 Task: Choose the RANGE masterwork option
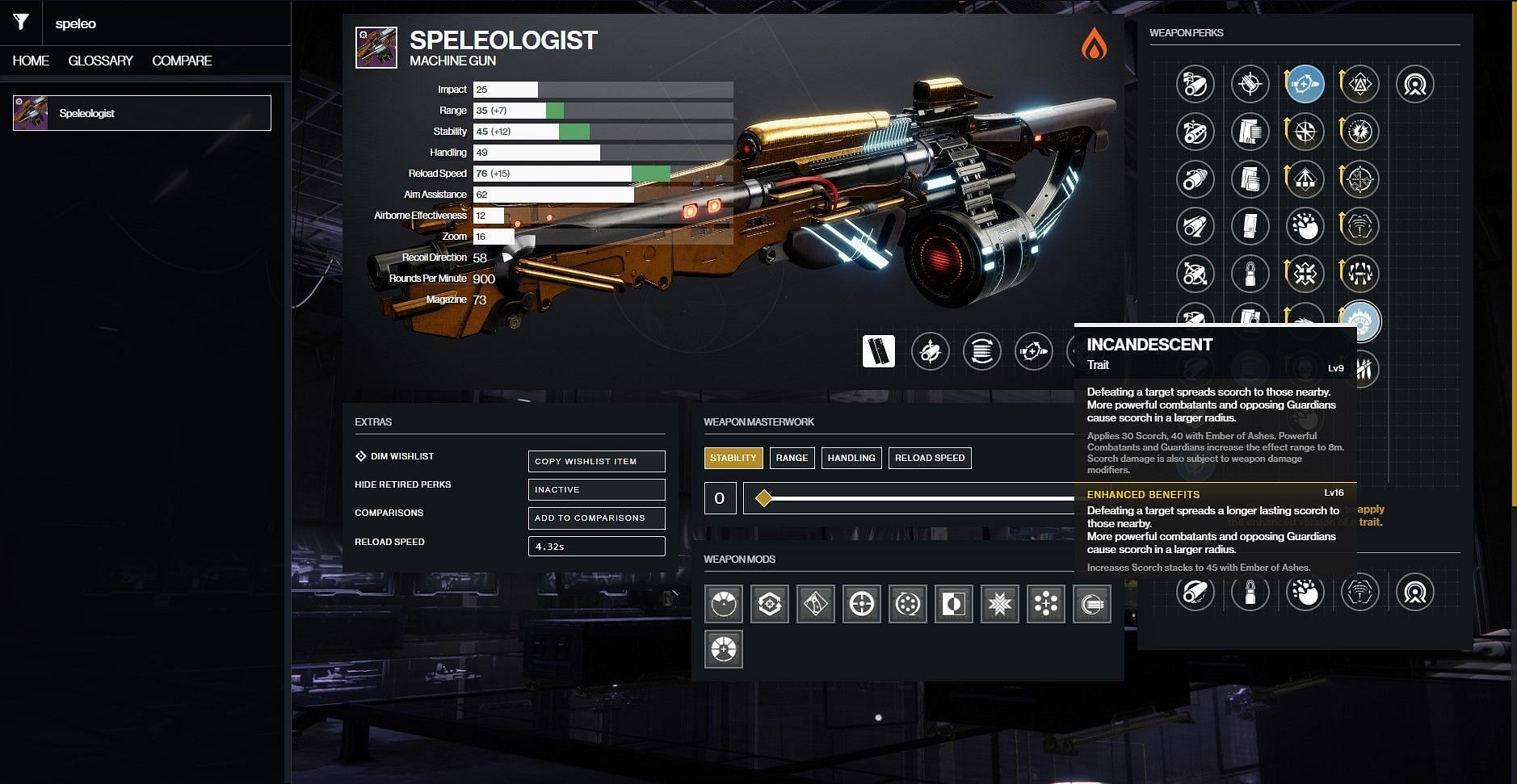click(x=792, y=458)
